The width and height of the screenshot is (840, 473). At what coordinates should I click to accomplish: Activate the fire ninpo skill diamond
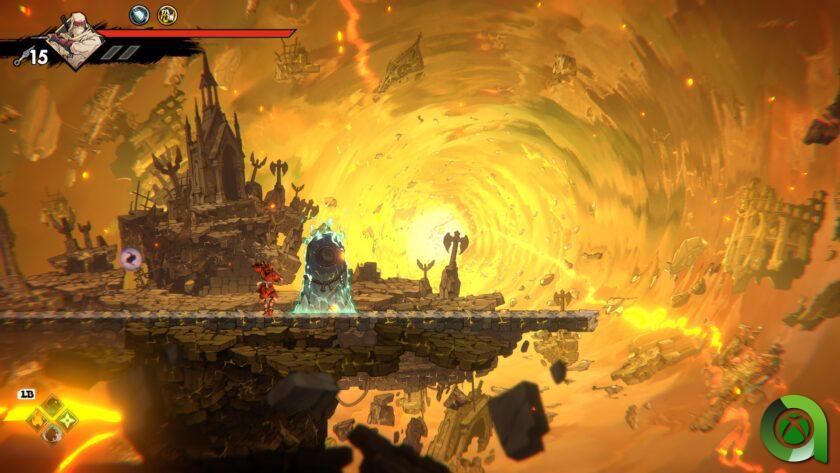coord(38,418)
